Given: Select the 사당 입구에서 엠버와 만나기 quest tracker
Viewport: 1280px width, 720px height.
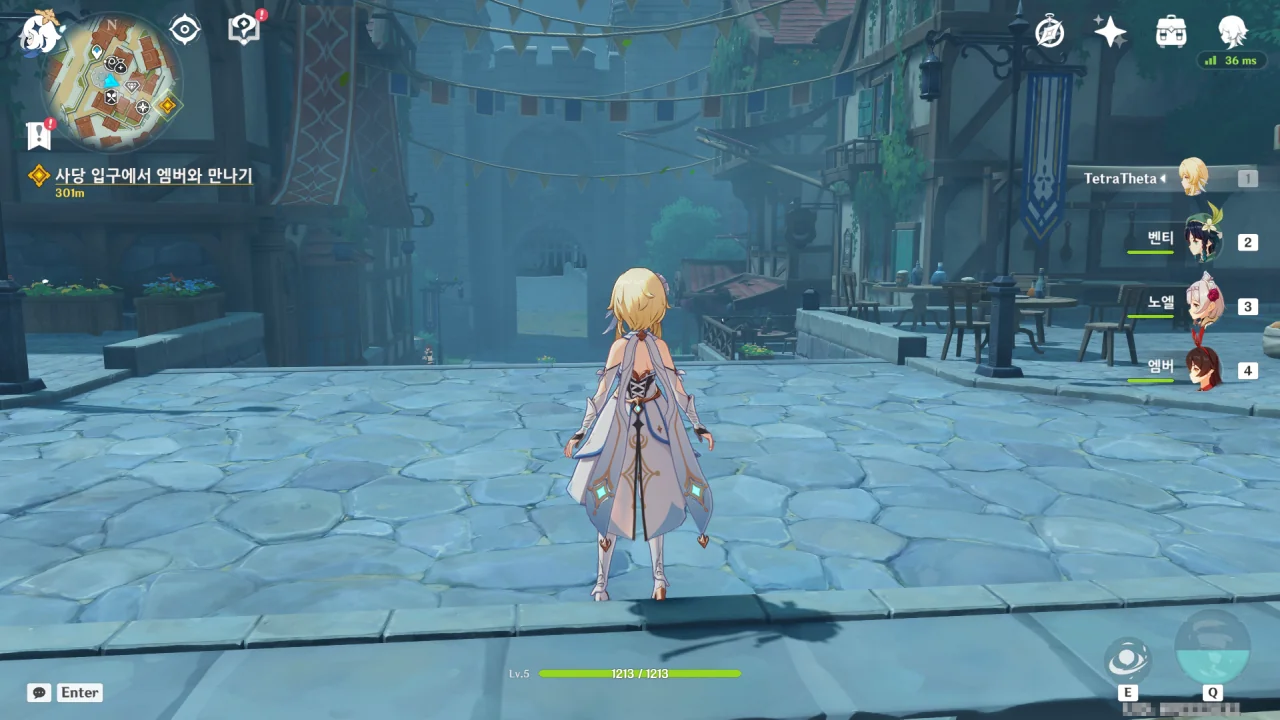Looking at the screenshot, I should coord(153,176).
